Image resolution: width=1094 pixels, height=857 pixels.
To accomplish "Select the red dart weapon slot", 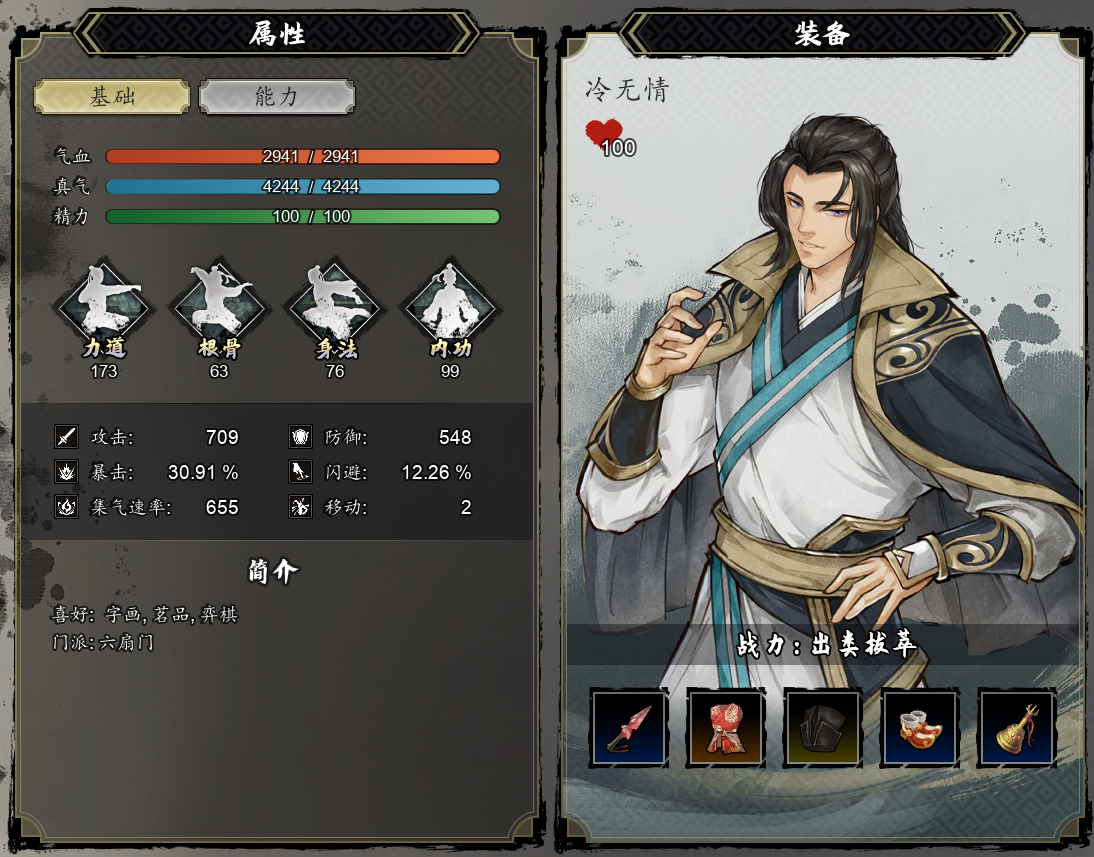I will (628, 727).
